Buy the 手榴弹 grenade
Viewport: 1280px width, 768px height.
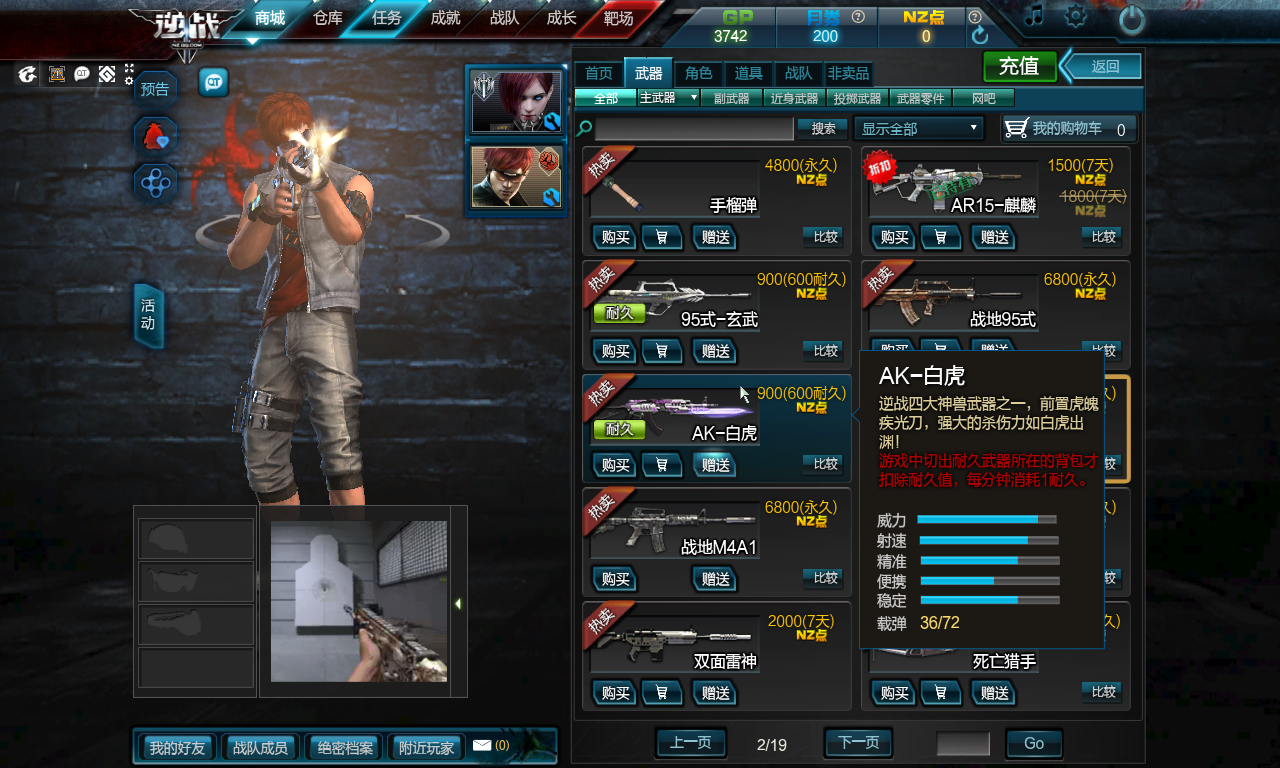coord(615,237)
